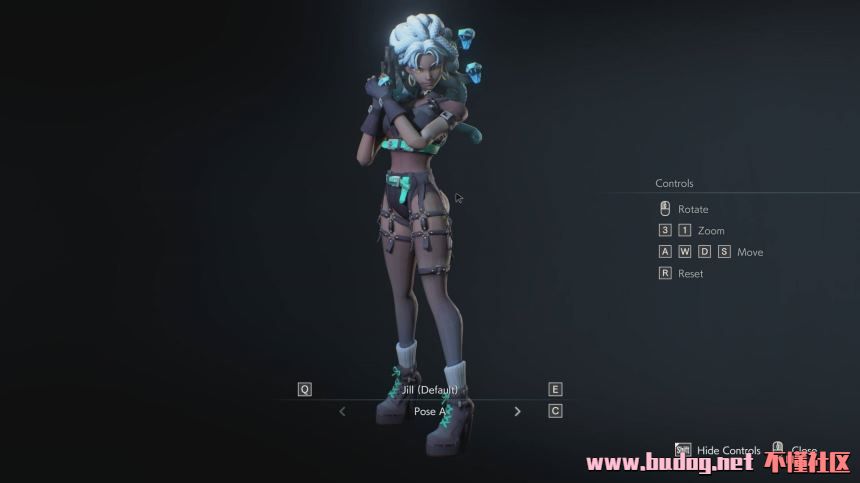The width and height of the screenshot is (860, 483).
Task: Advance to the next pose with right arrow
Action: coord(517,411)
